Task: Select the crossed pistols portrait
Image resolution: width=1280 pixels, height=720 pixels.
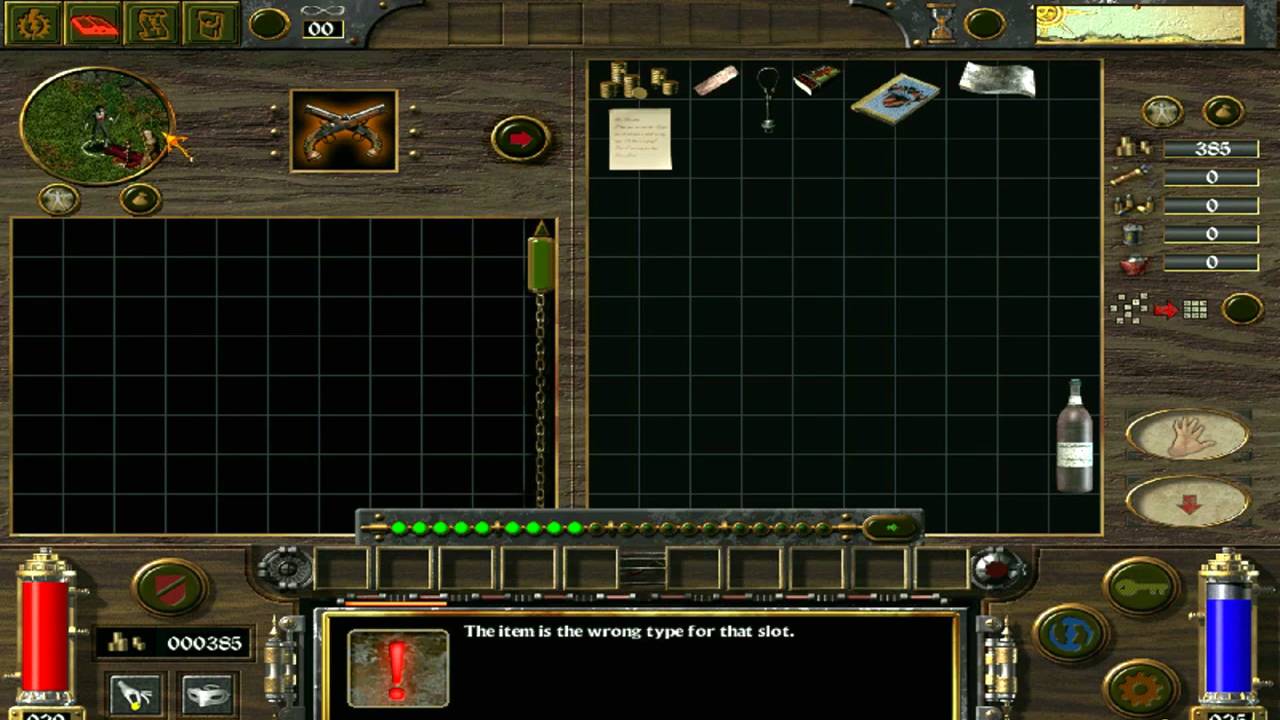Action: (x=343, y=130)
